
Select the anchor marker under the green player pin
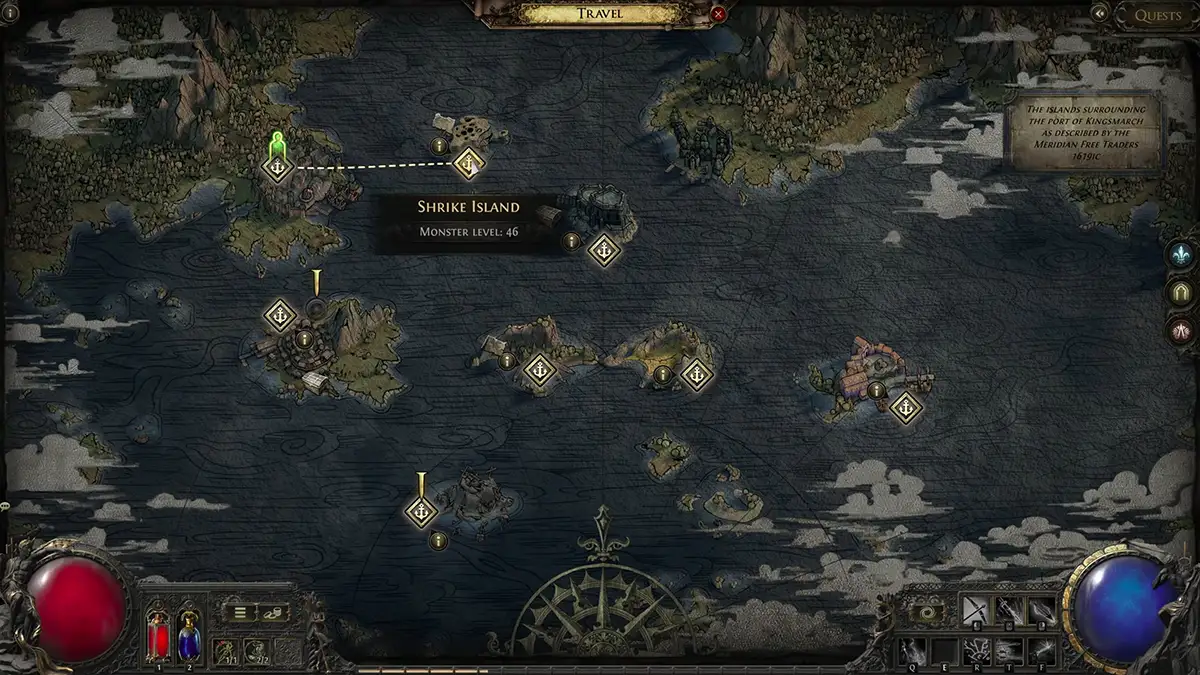tap(277, 166)
